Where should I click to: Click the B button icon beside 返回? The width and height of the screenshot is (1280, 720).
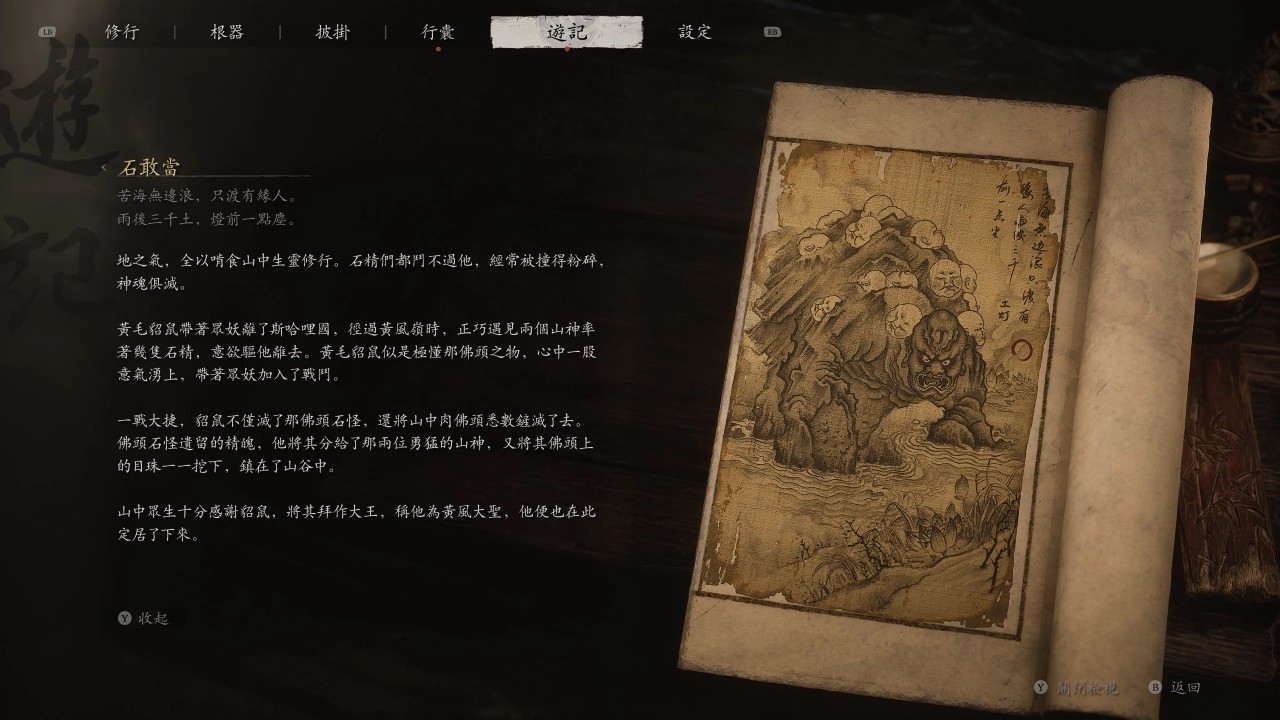pyautogui.click(x=1157, y=688)
